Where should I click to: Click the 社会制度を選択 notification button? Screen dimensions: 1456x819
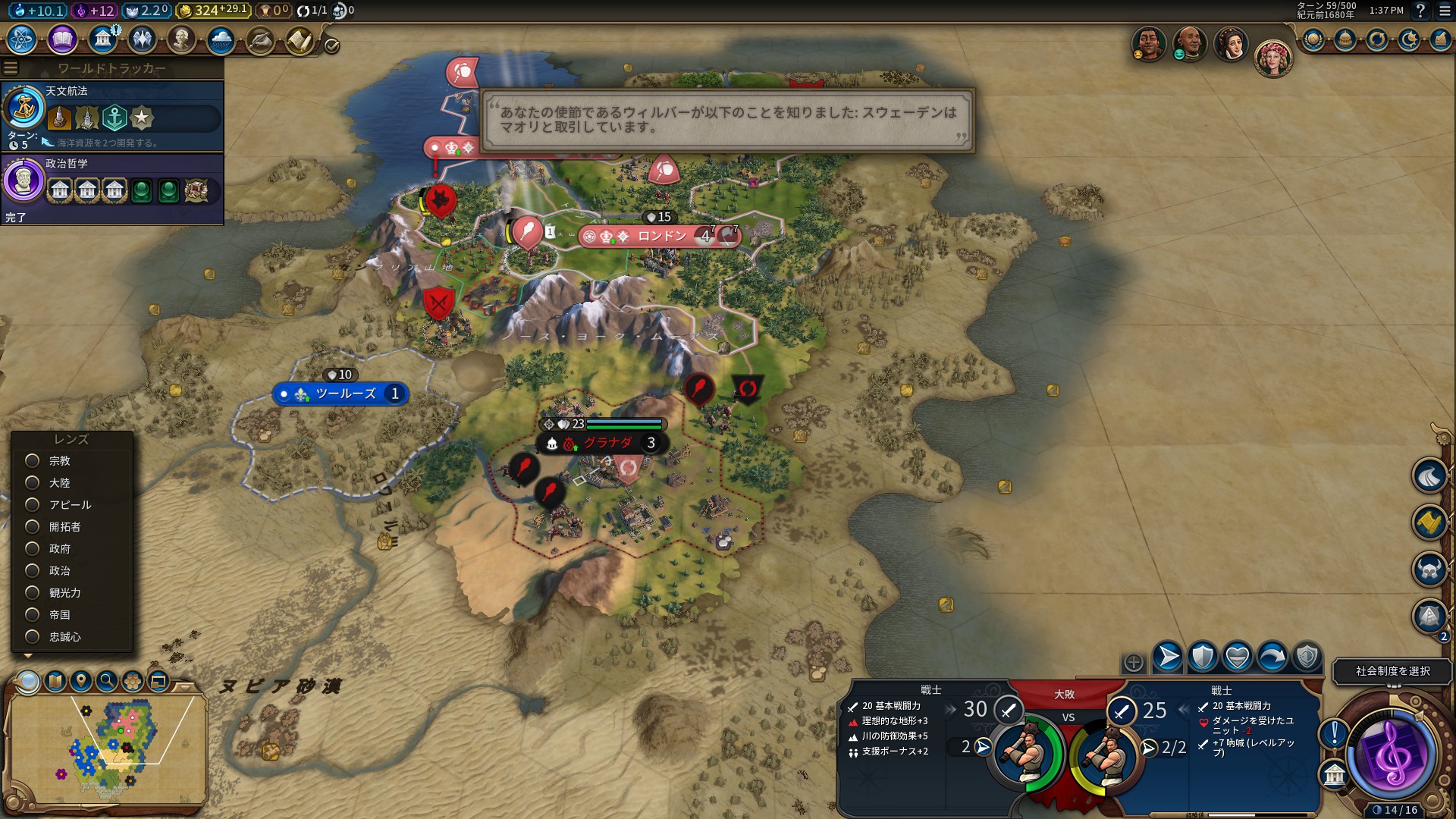point(1392,671)
